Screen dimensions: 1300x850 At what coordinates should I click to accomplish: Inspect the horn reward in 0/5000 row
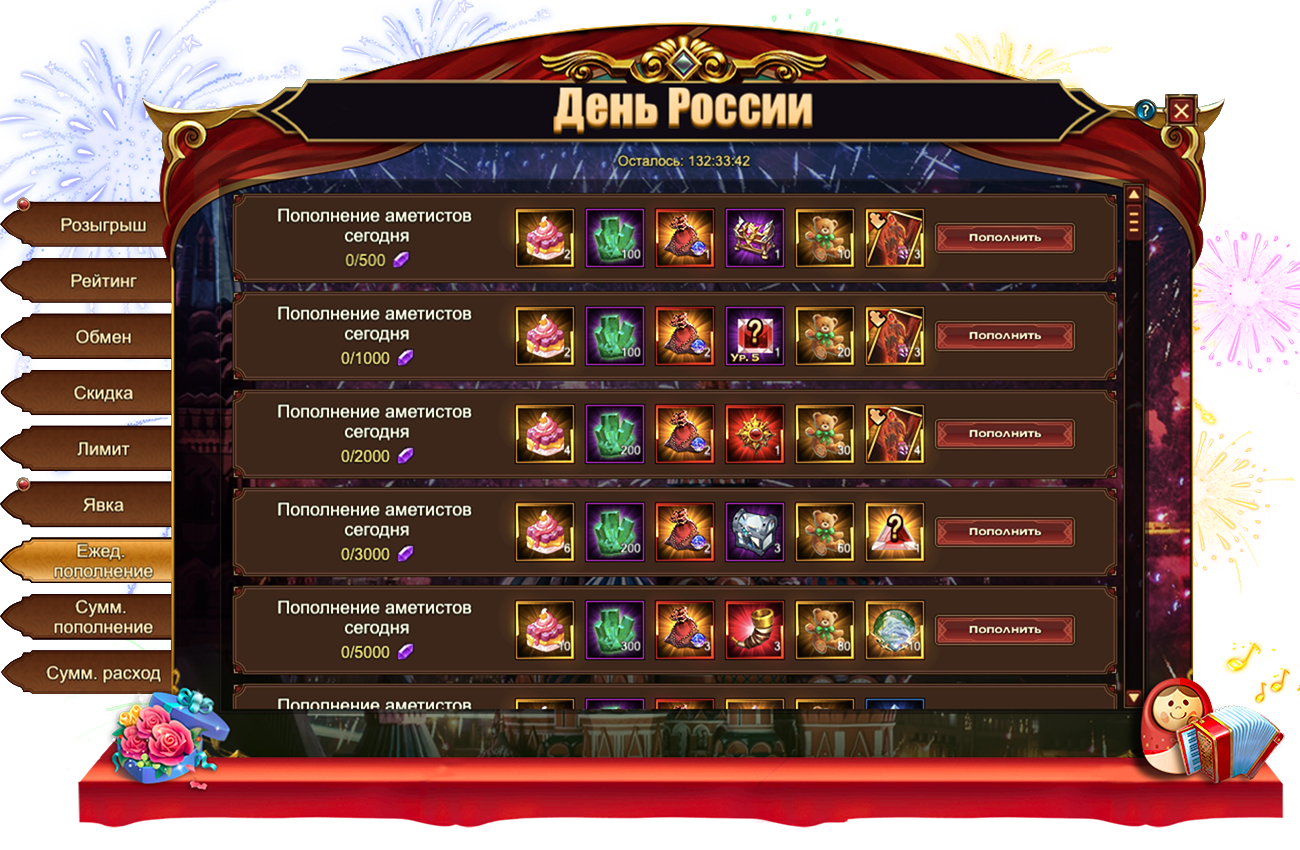pyautogui.click(x=754, y=630)
